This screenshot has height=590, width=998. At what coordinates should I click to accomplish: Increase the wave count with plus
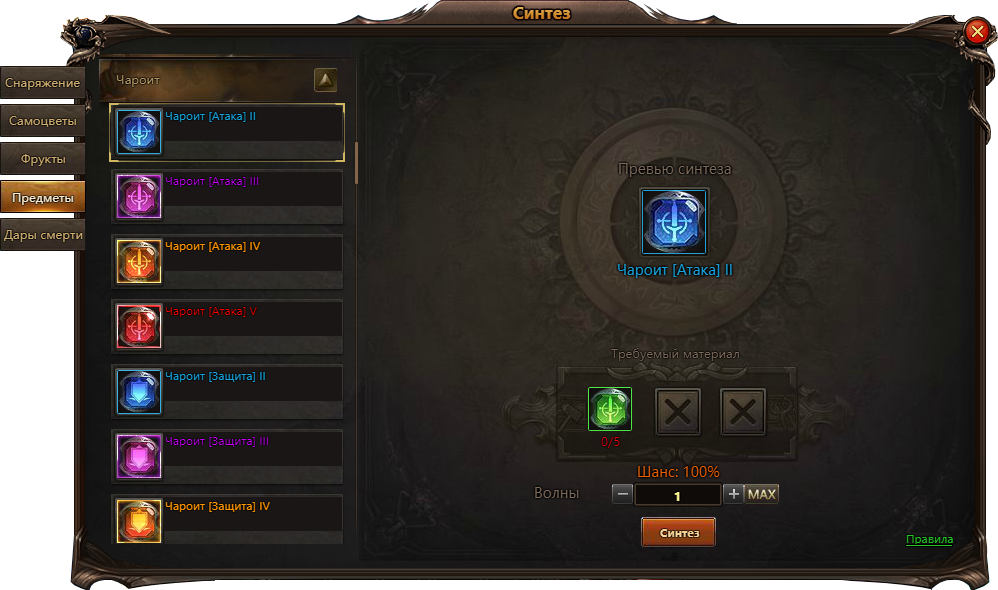[733, 494]
